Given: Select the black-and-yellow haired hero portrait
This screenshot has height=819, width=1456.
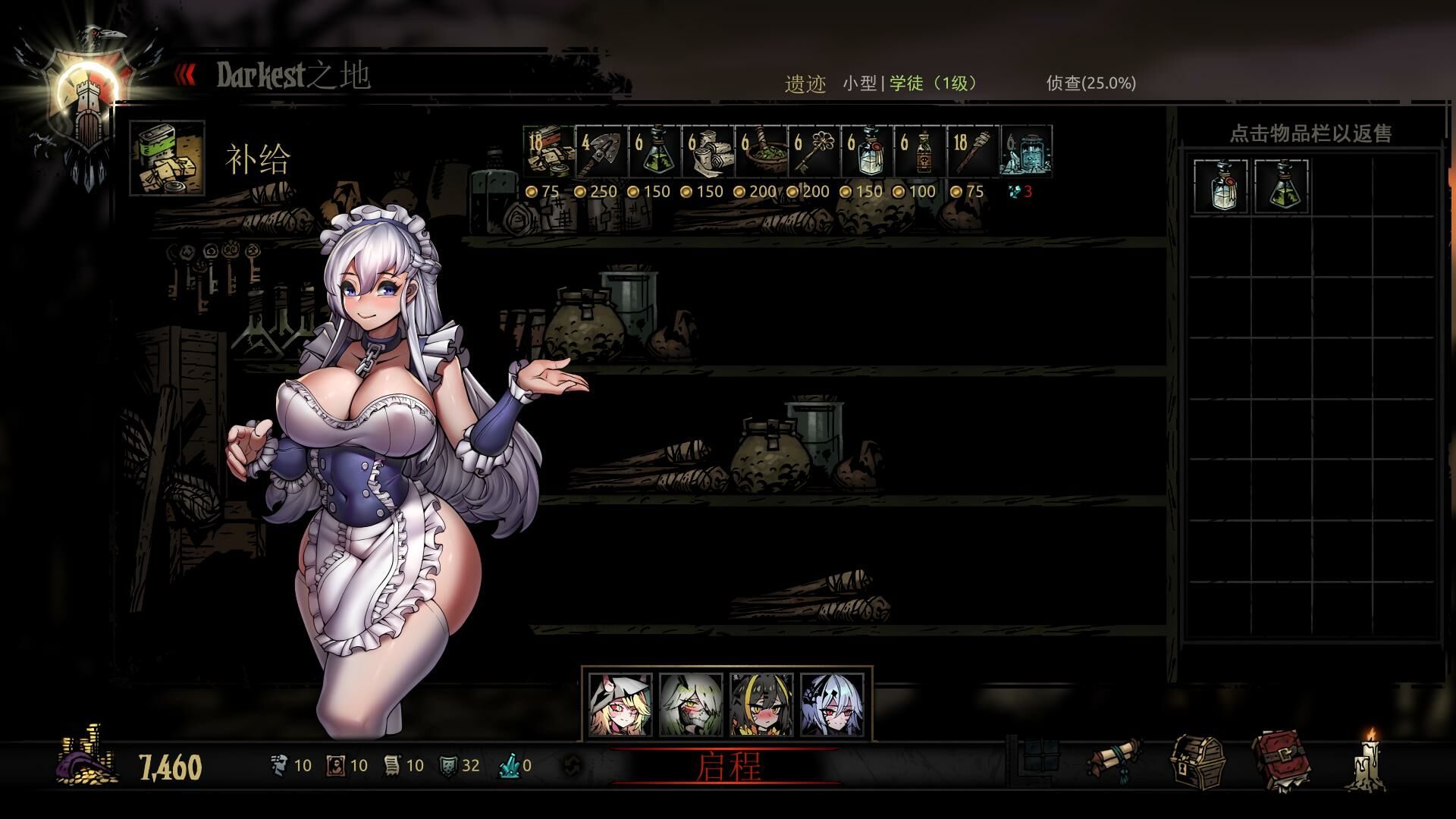Looking at the screenshot, I should coord(762,704).
